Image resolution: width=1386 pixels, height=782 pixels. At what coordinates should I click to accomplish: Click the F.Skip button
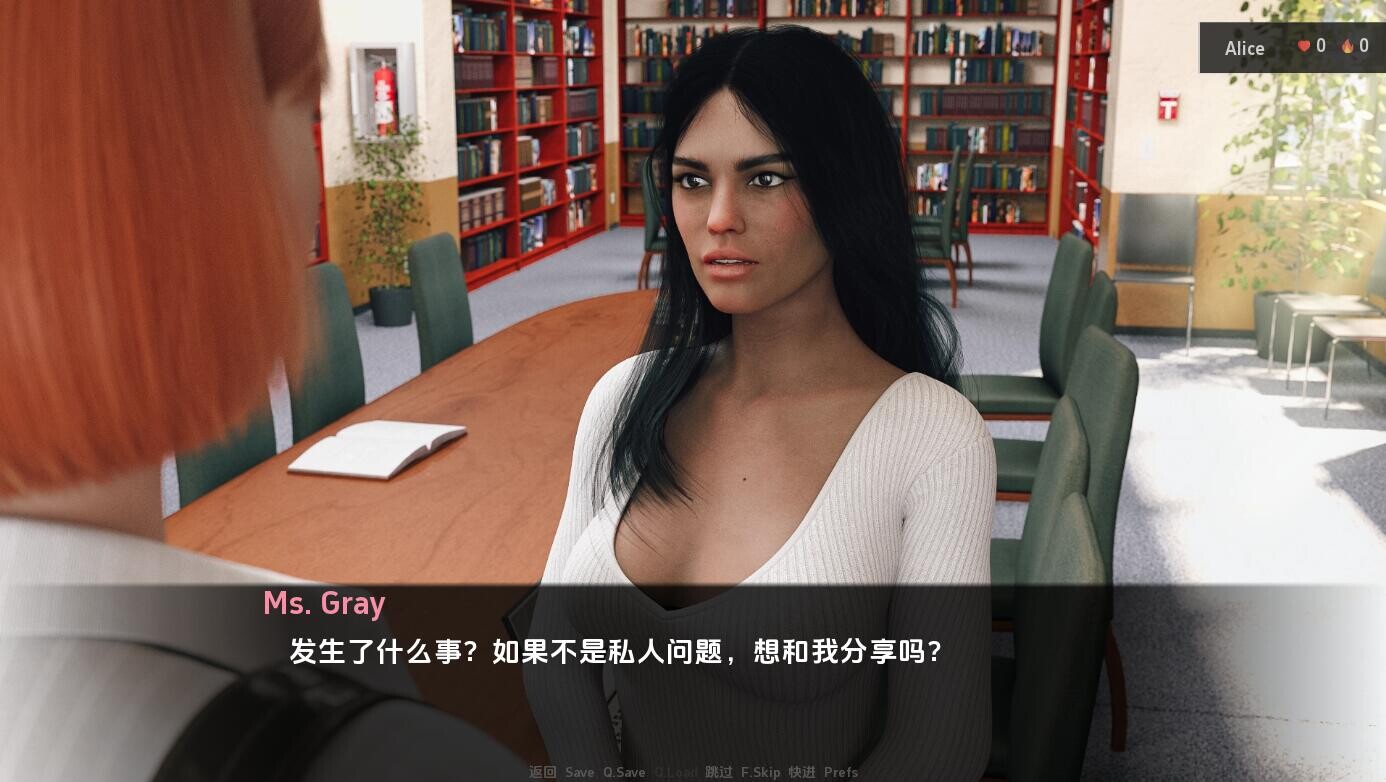coord(760,772)
